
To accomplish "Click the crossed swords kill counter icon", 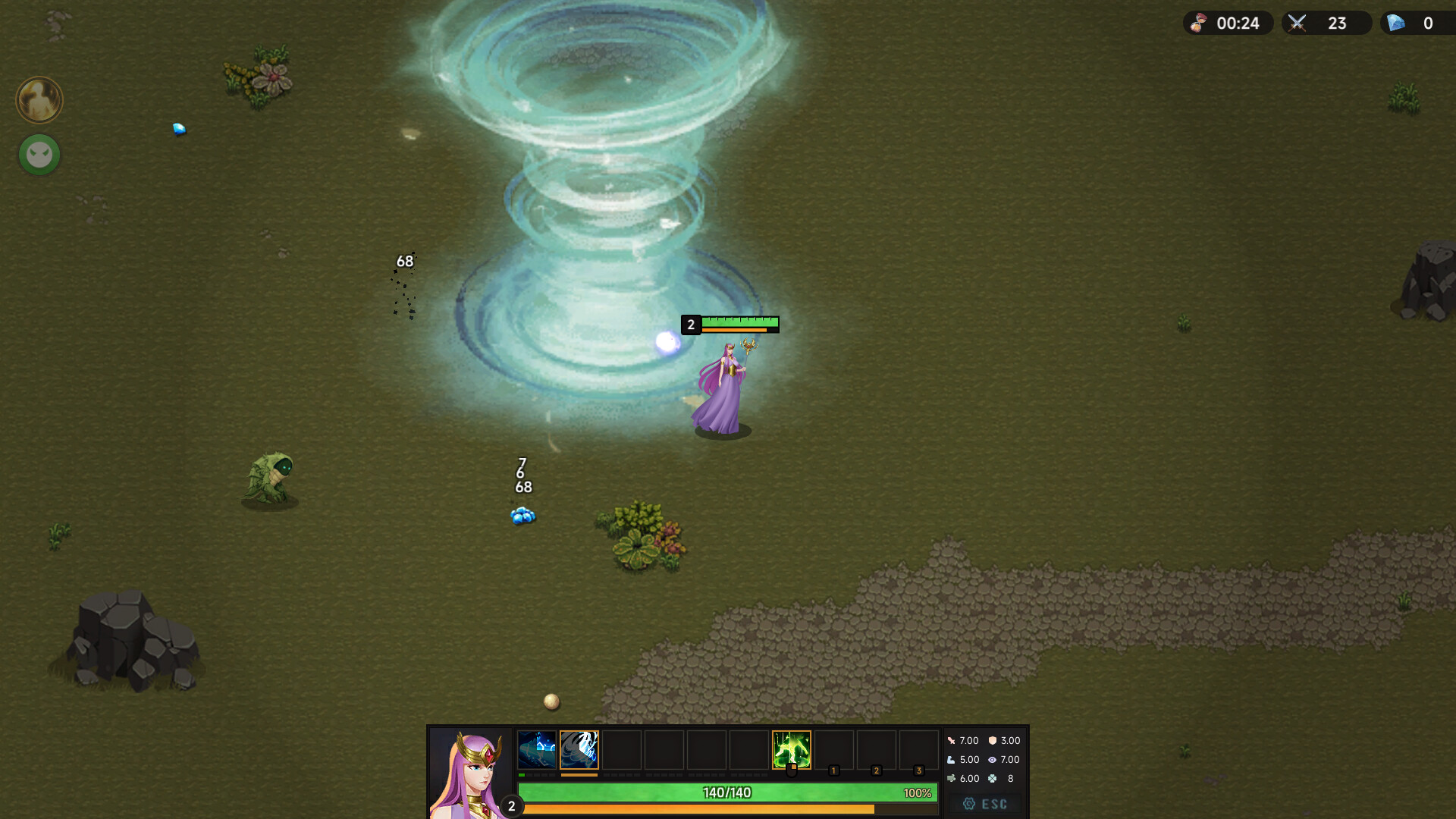I will [x=1297, y=23].
